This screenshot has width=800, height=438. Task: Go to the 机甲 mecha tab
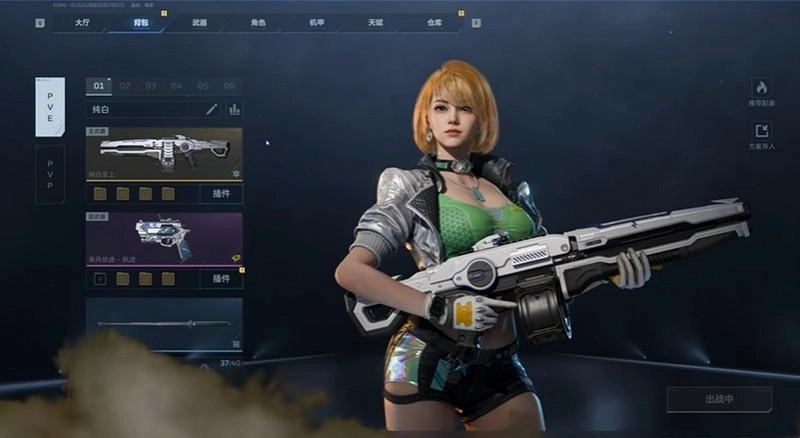[x=315, y=22]
